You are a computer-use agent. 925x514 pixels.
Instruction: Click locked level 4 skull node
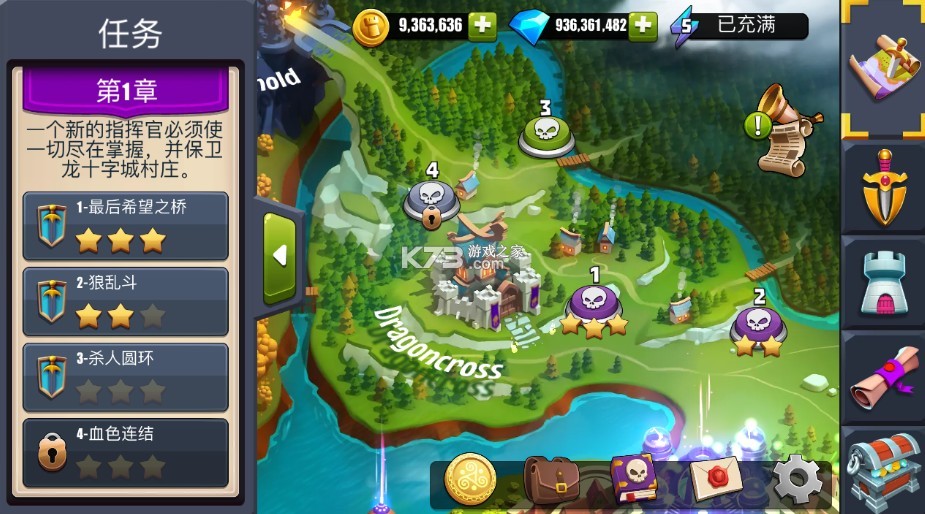[x=430, y=198]
